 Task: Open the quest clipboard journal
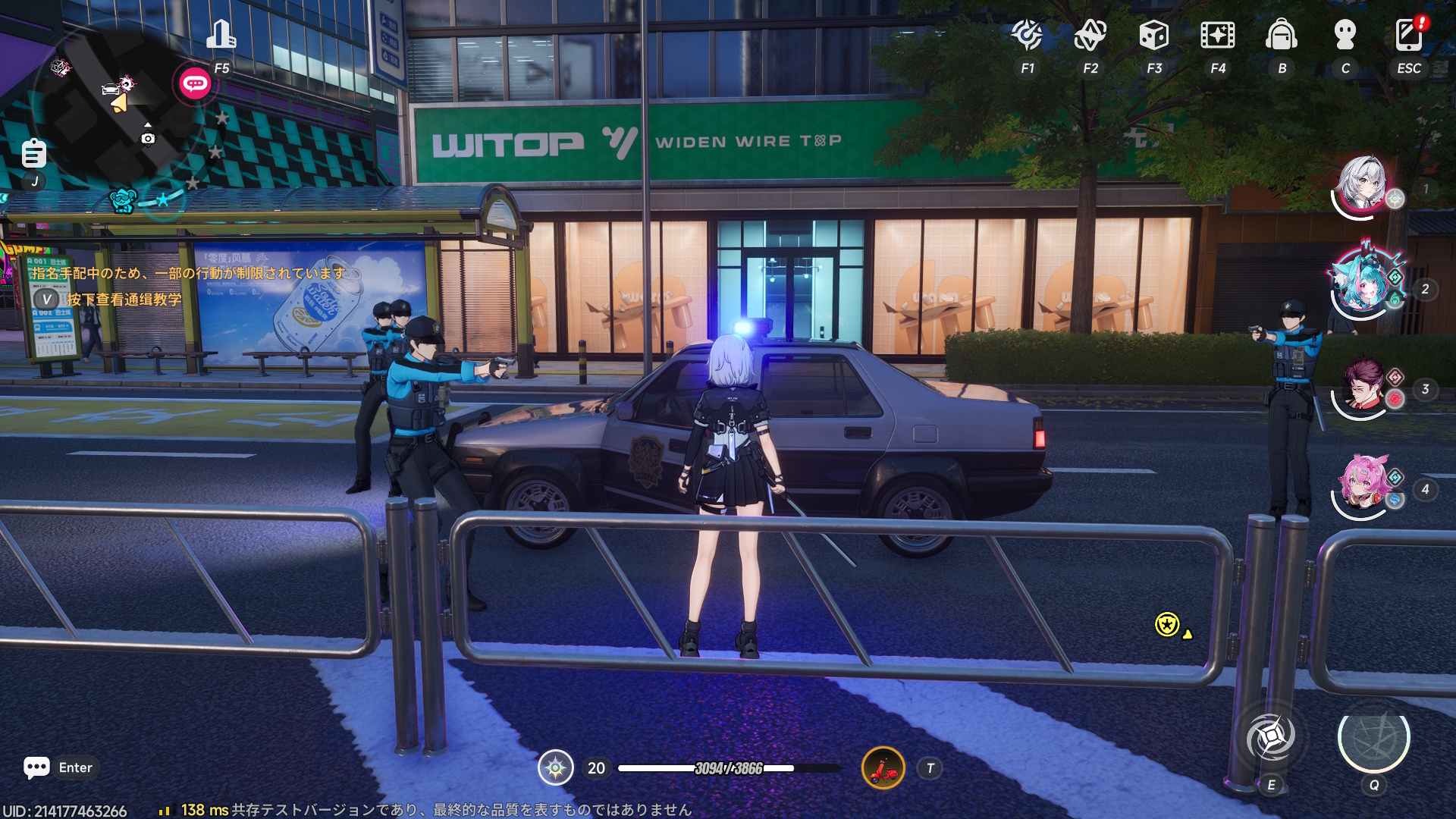(33, 154)
